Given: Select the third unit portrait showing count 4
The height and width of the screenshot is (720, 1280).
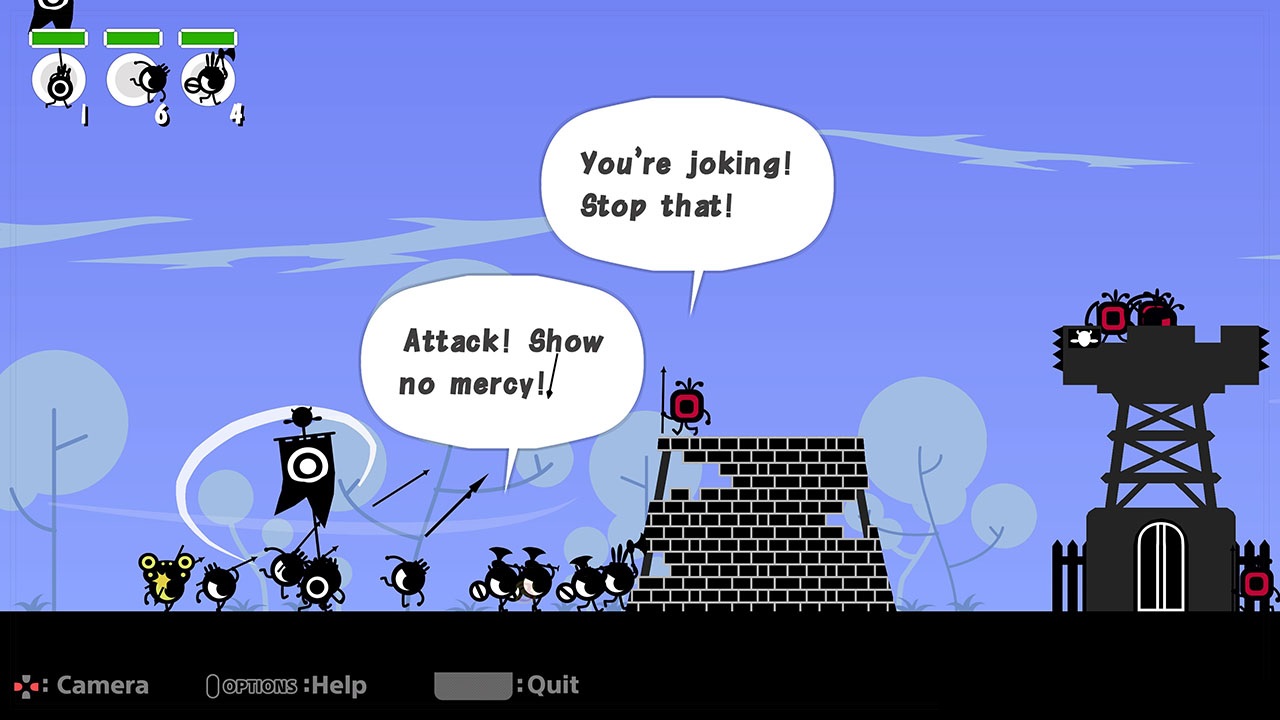Looking at the screenshot, I should 207,78.
